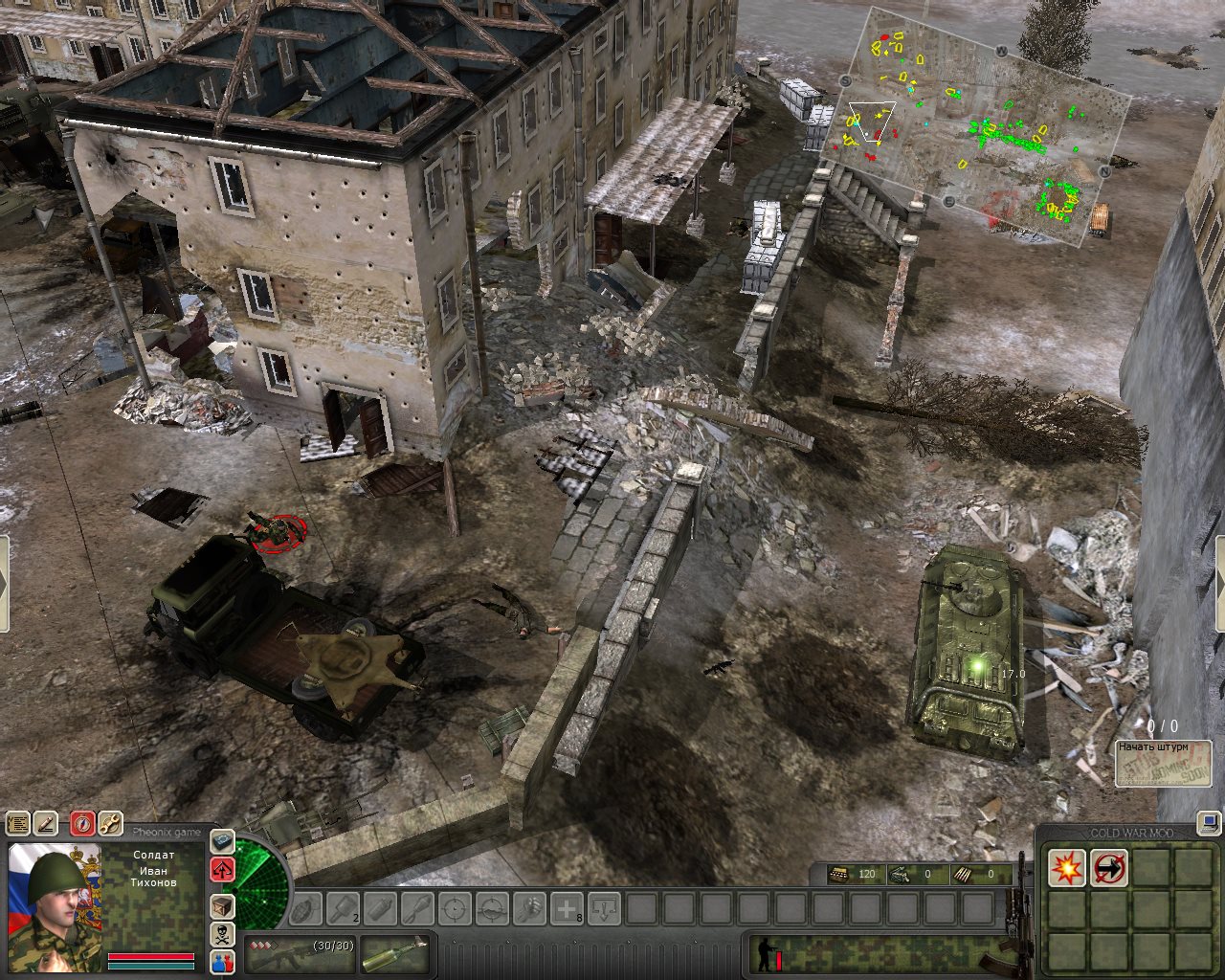Open the pencil notes icon
Image resolution: width=1225 pixels, height=980 pixels.
46,823
